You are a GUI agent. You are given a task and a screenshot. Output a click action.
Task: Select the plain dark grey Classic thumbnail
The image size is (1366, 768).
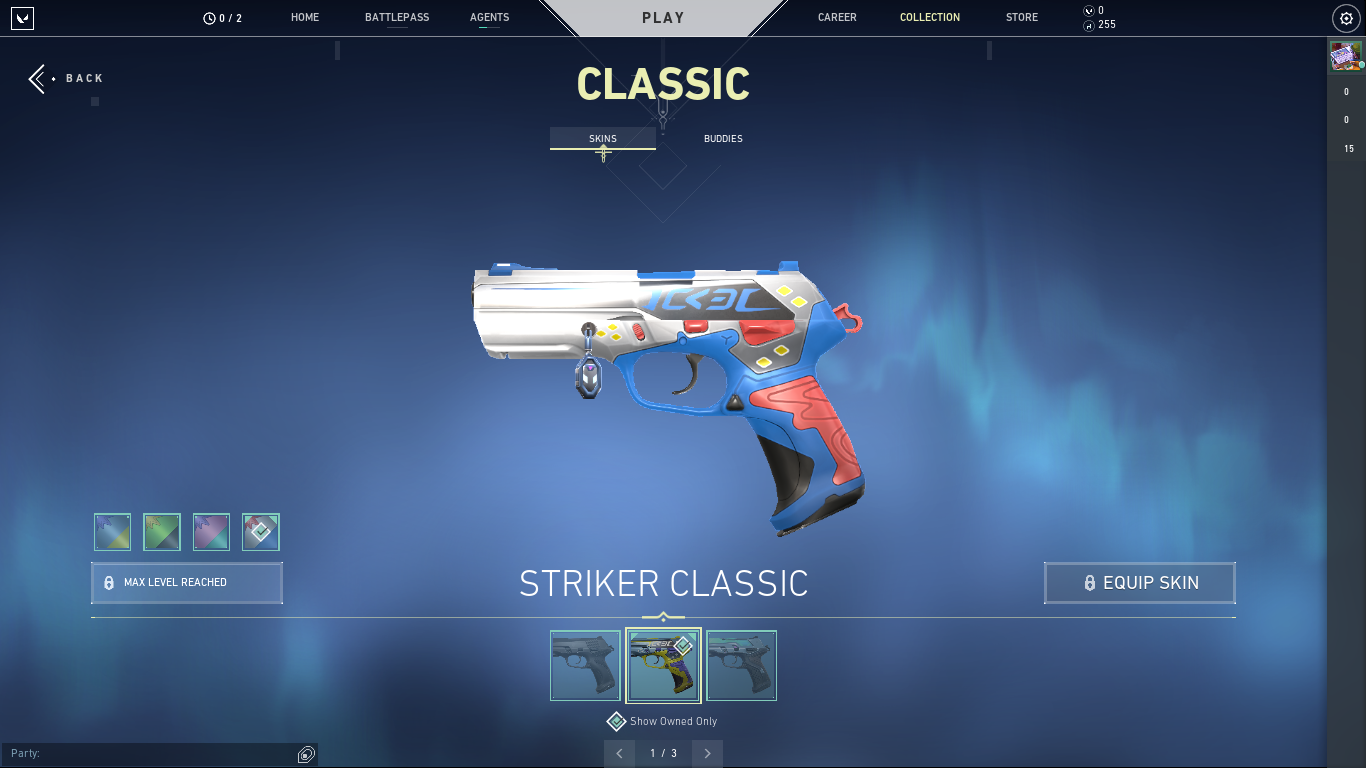(x=586, y=665)
